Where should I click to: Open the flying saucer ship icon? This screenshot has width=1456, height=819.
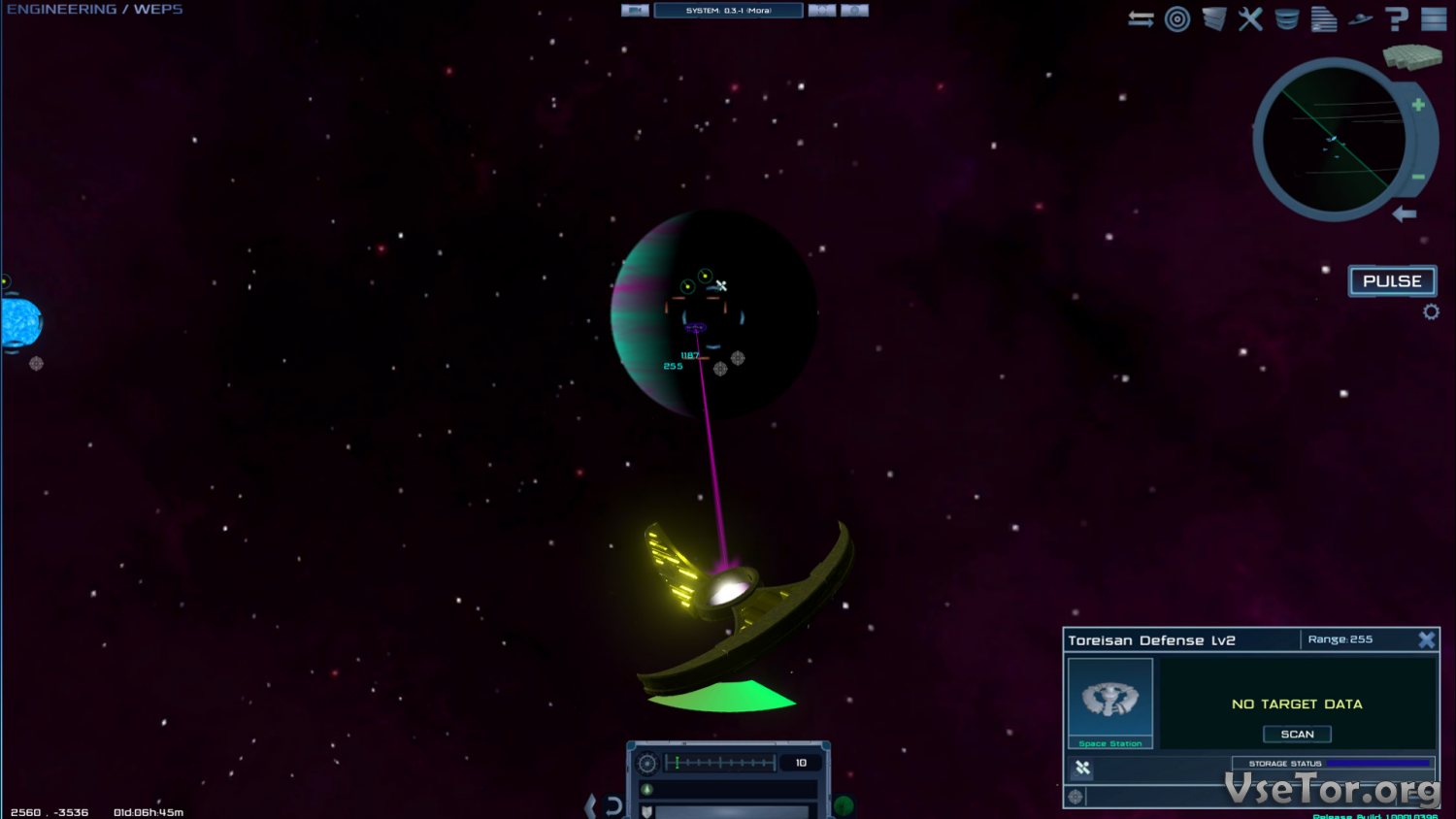pyautogui.click(x=1360, y=18)
